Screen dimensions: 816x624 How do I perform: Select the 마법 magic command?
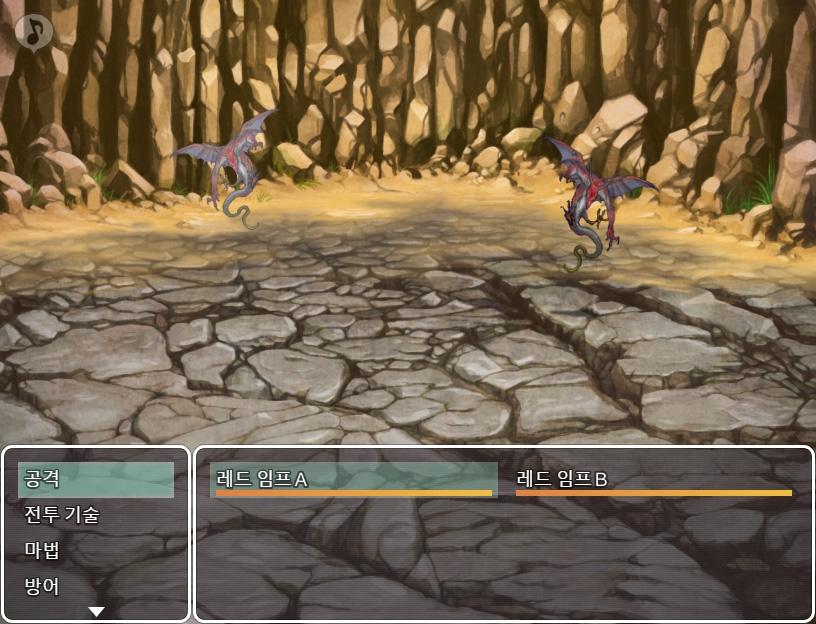click(x=95, y=551)
